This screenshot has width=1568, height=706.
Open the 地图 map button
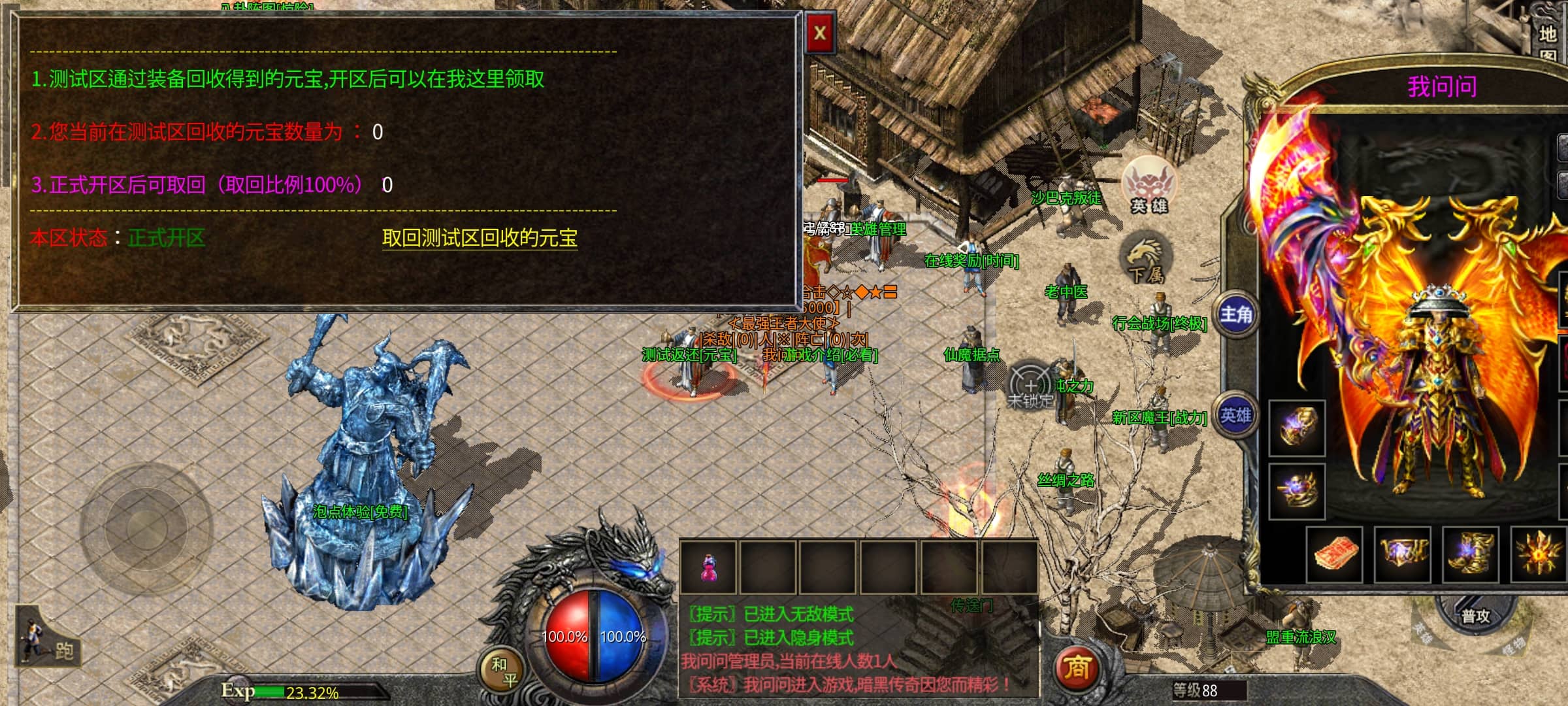click(1548, 41)
